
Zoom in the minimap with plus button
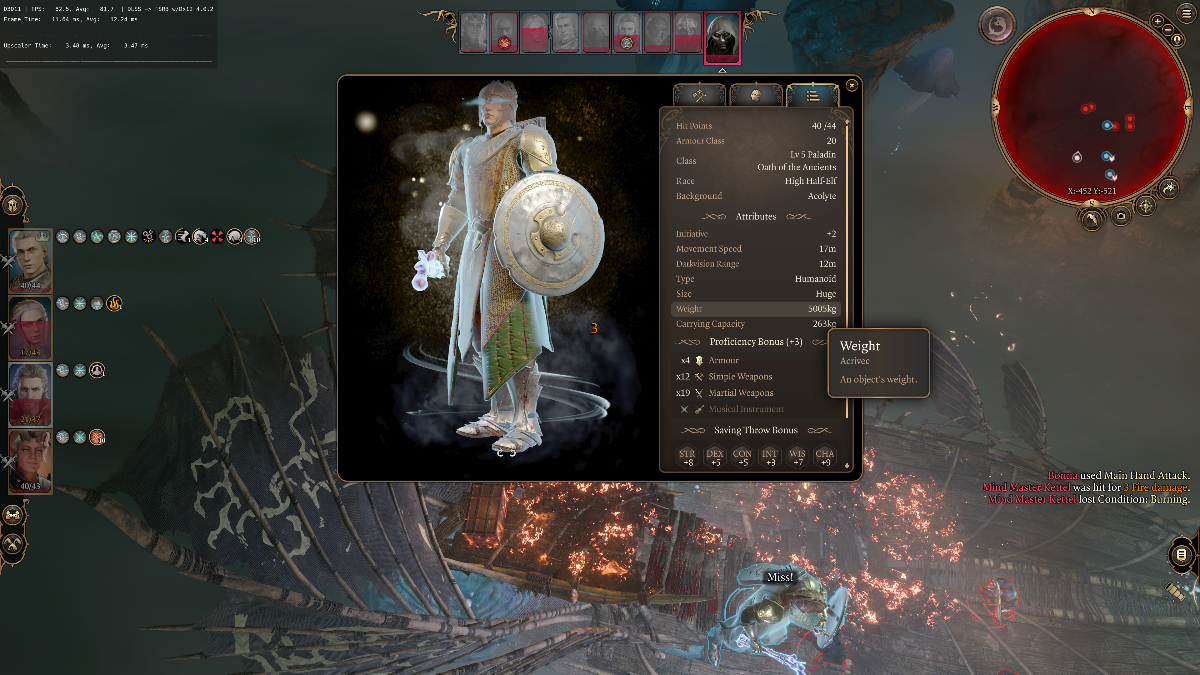click(x=1158, y=20)
